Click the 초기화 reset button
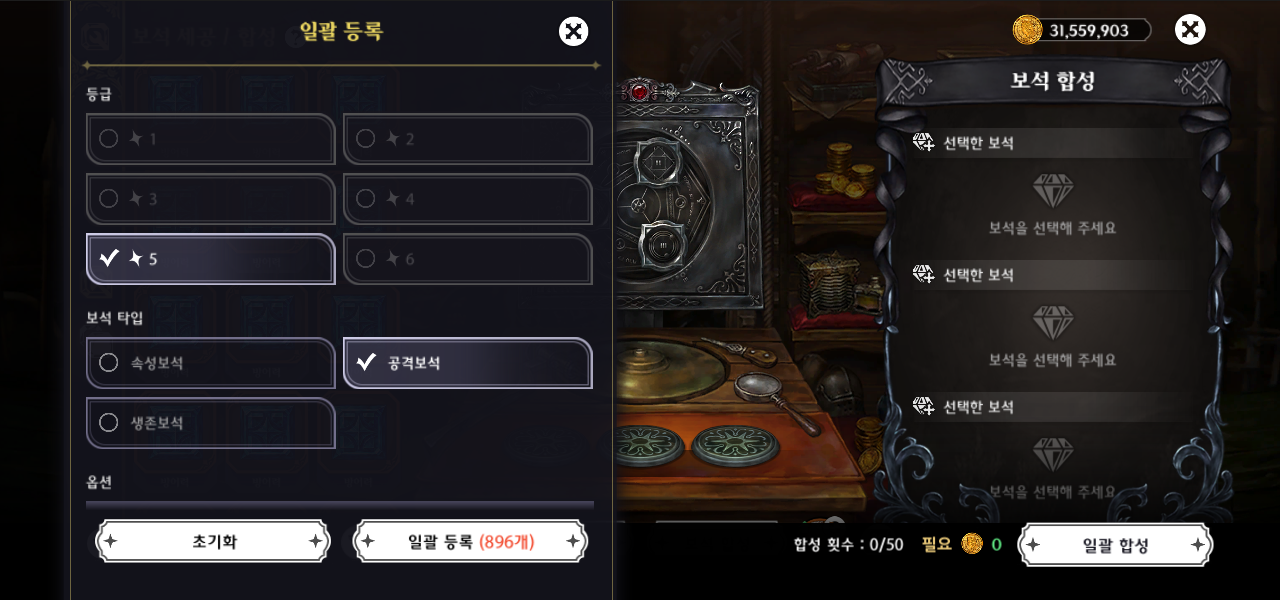The width and height of the screenshot is (1280, 600). pyautogui.click(x=213, y=541)
